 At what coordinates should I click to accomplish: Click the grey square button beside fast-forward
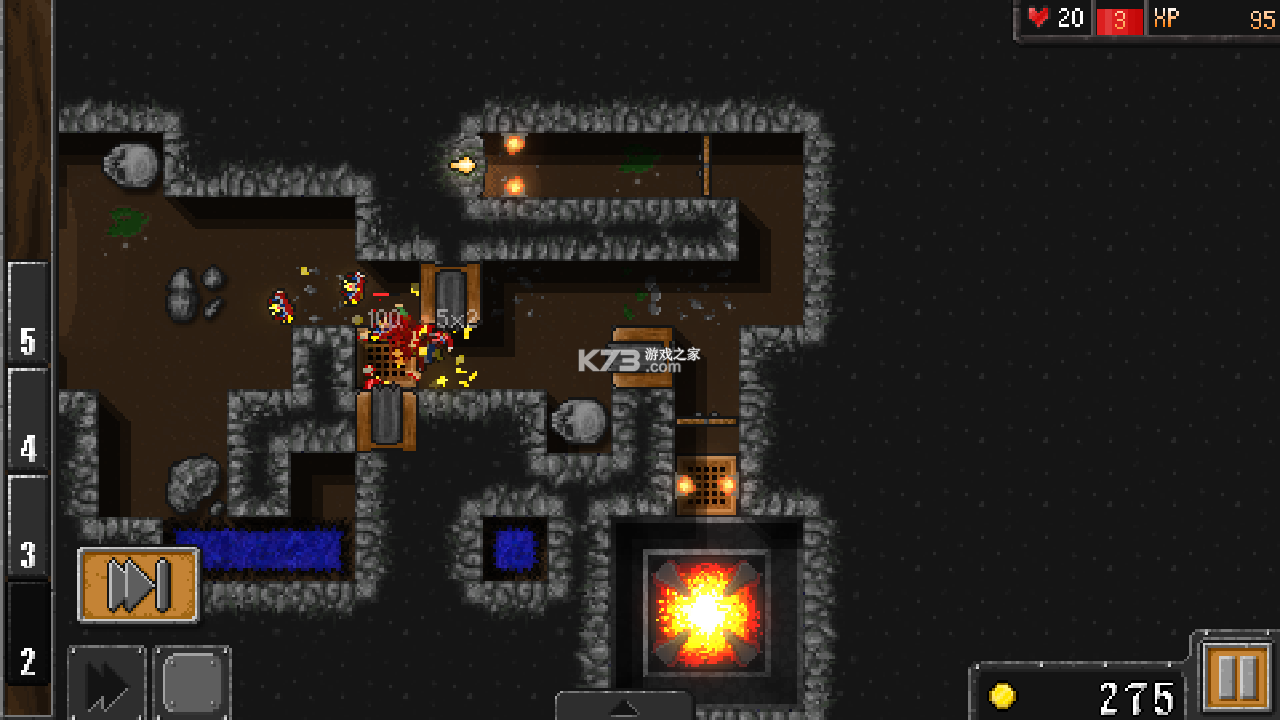(192, 685)
